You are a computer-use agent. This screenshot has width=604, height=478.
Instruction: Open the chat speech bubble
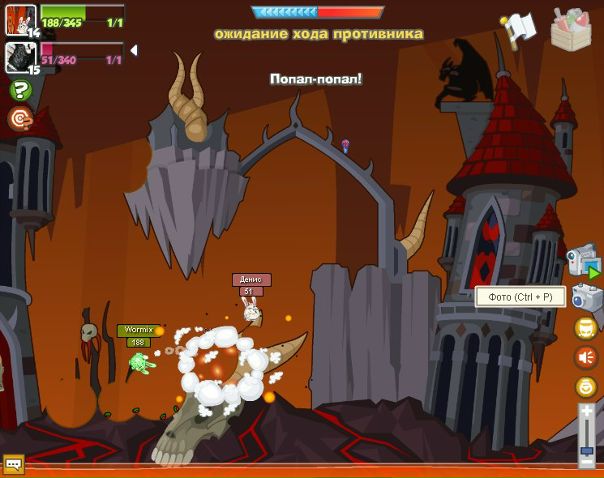pos(13,464)
